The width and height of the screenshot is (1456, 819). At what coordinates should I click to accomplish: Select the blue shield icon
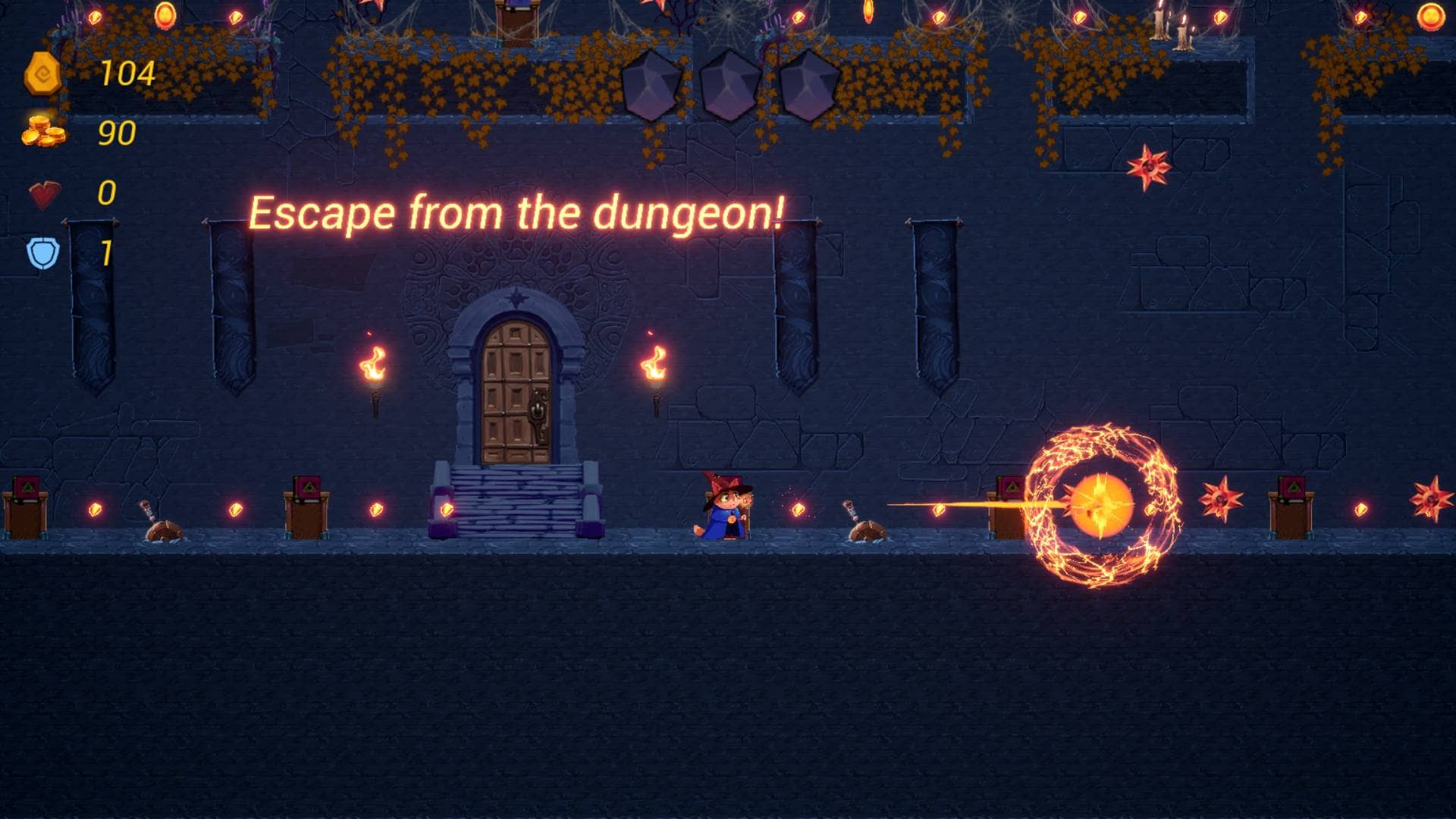43,253
